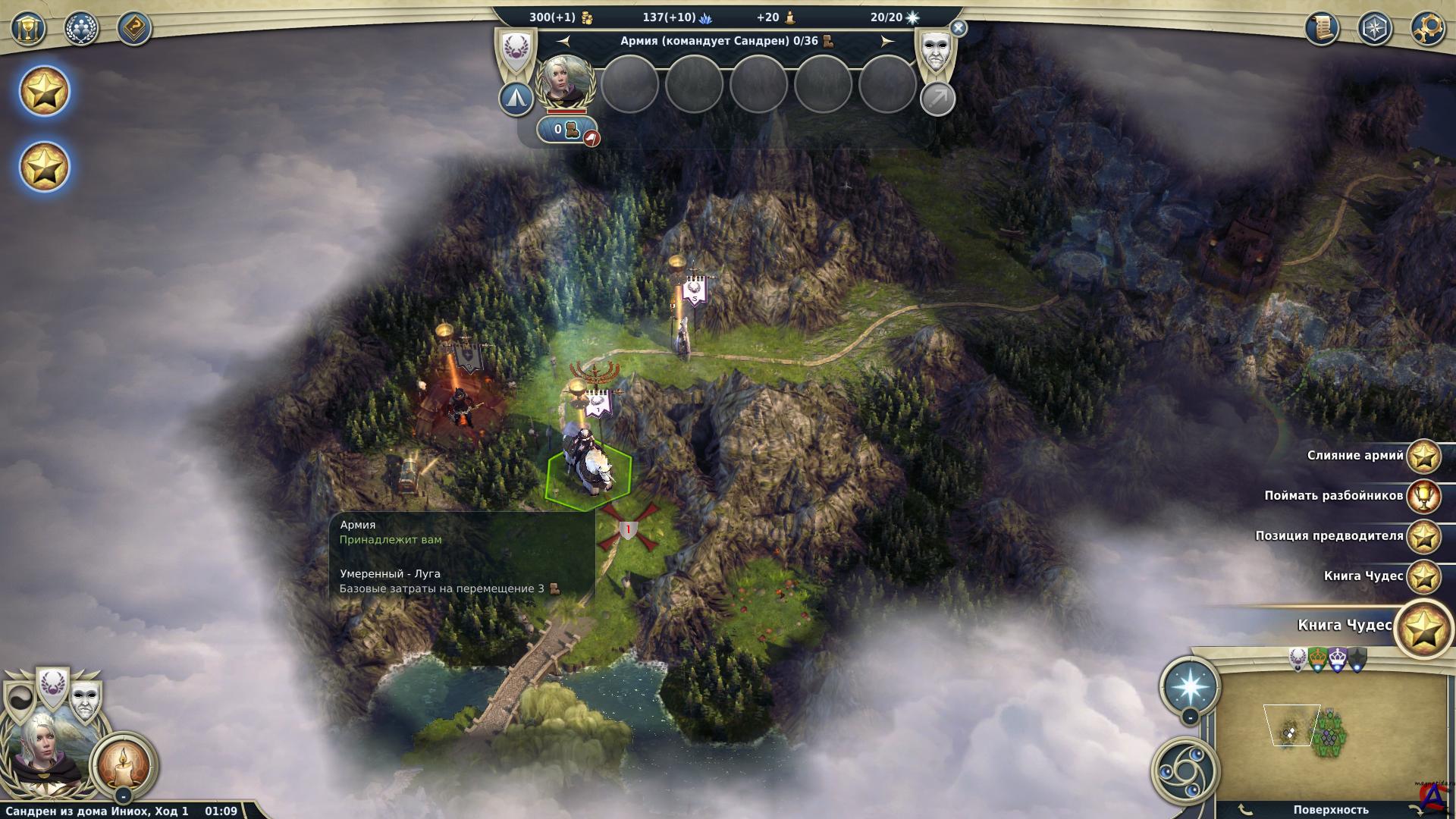Open the compass star realm icon
1456x819 pixels.
pos(1374,29)
